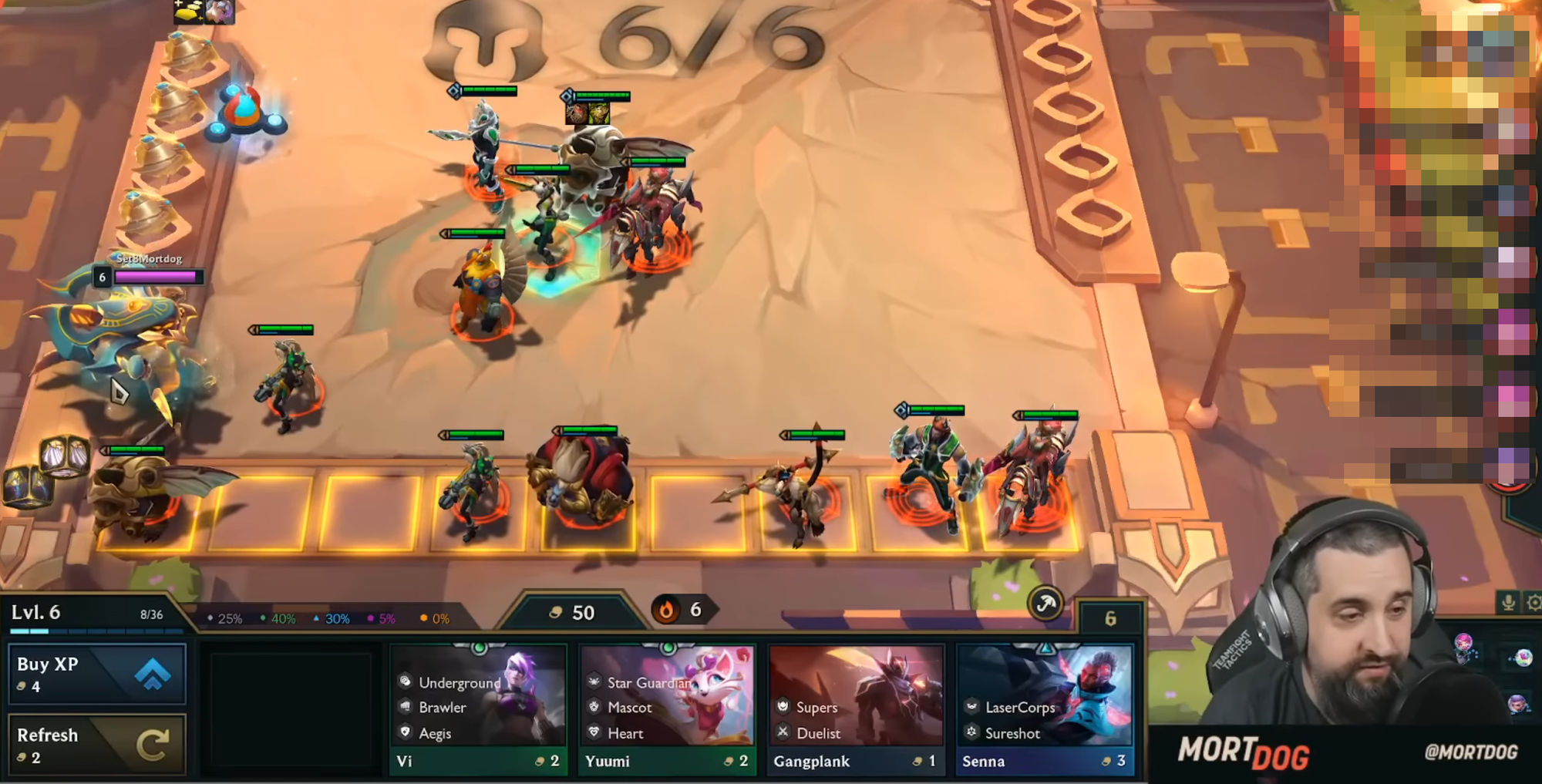Image resolution: width=1542 pixels, height=784 pixels.
Task: Click the LaserCorps trait icon on Senna
Action: tap(971, 707)
